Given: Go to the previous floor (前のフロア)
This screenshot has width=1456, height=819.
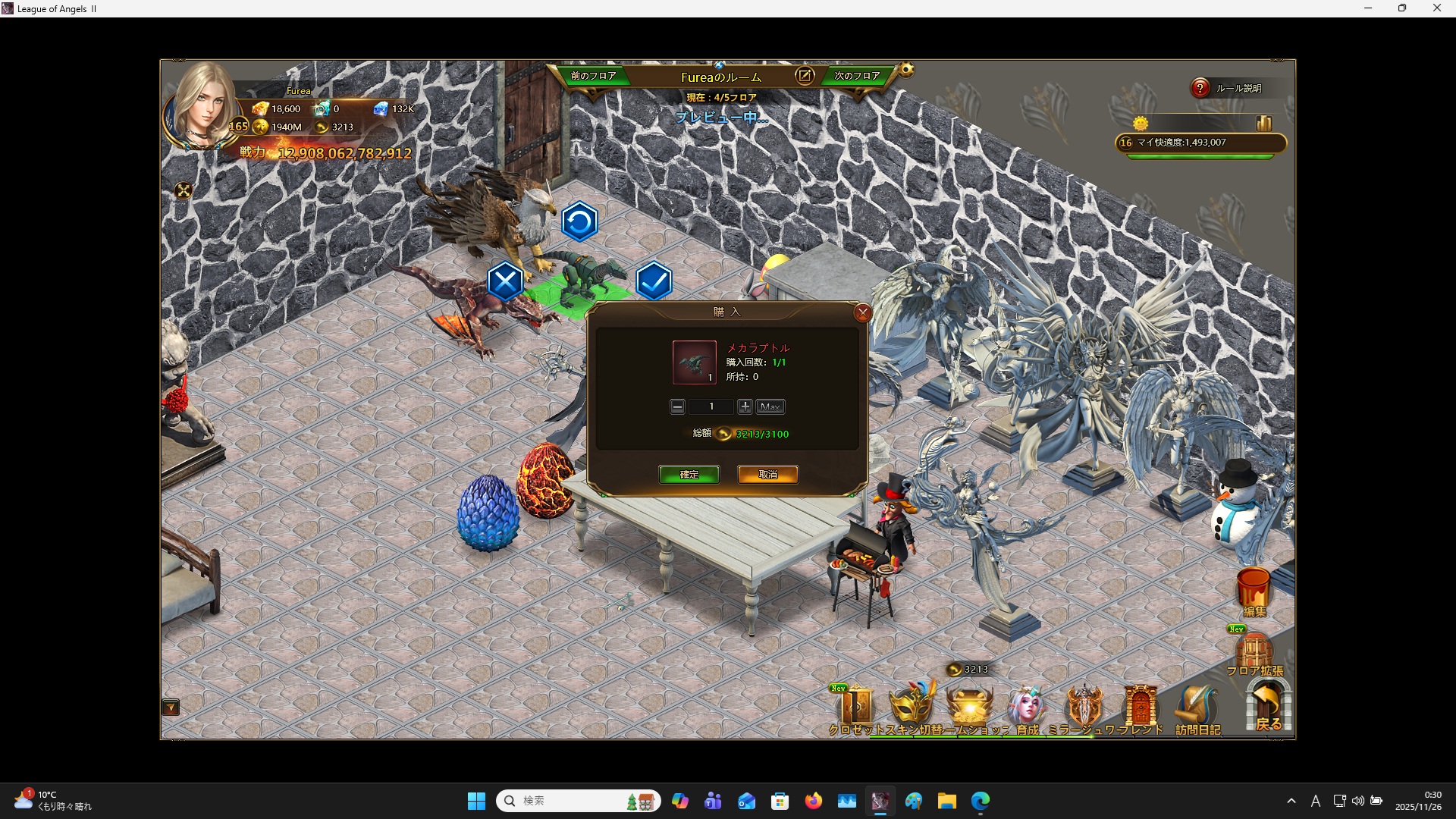Looking at the screenshot, I should pyautogui.click(x=593, y=76).
